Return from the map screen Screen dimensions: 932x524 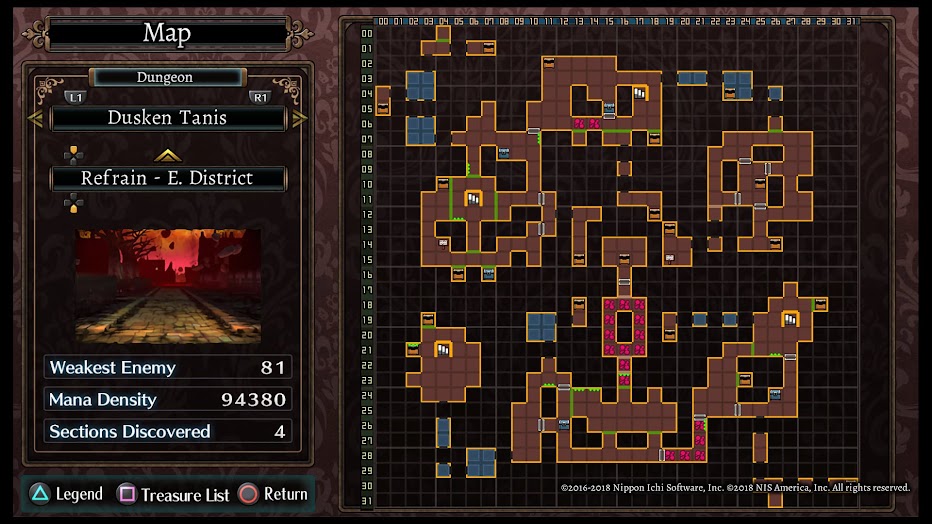273,494
